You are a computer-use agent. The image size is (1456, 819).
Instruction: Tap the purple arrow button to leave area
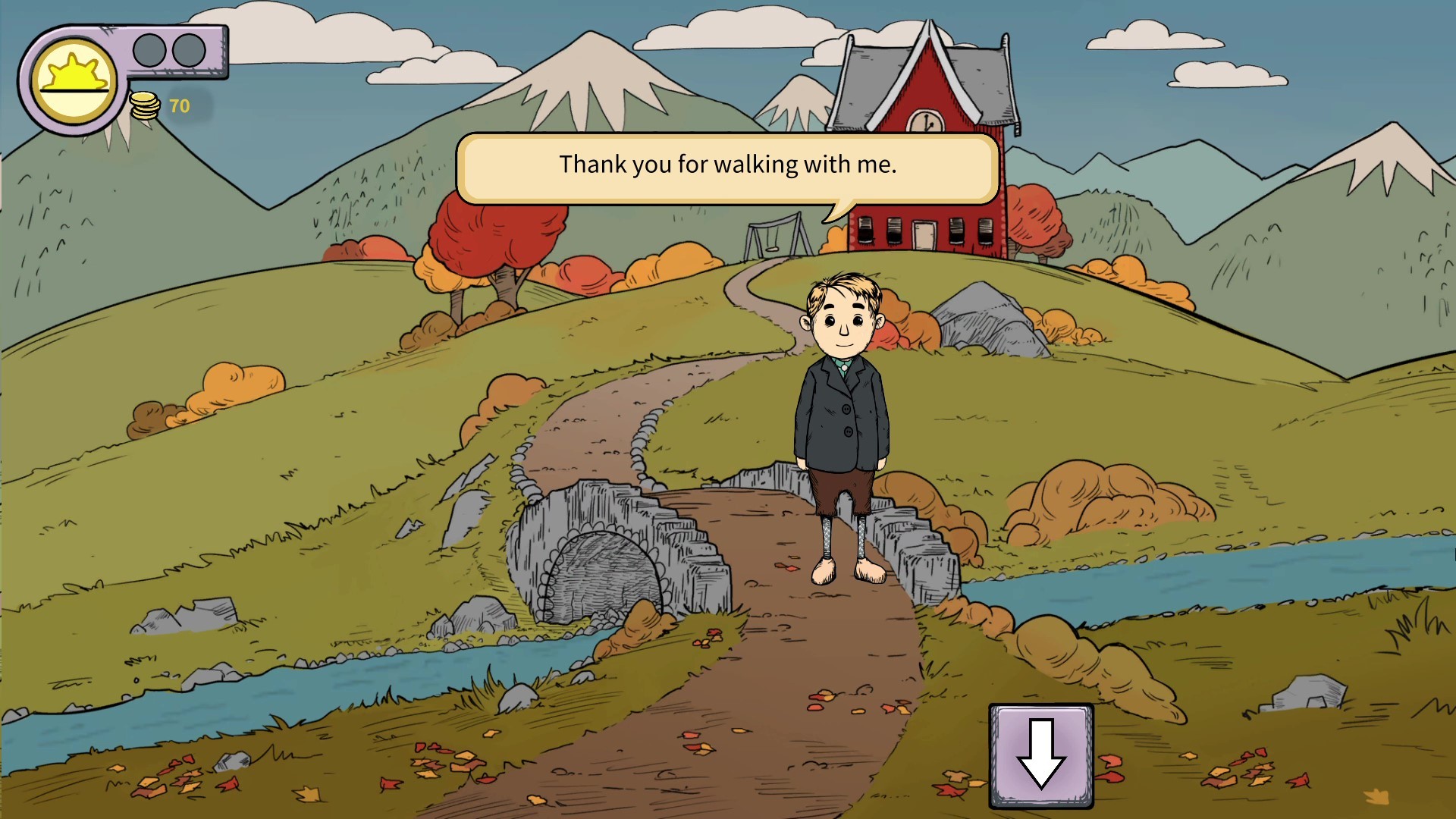(x=1042, y=756)
